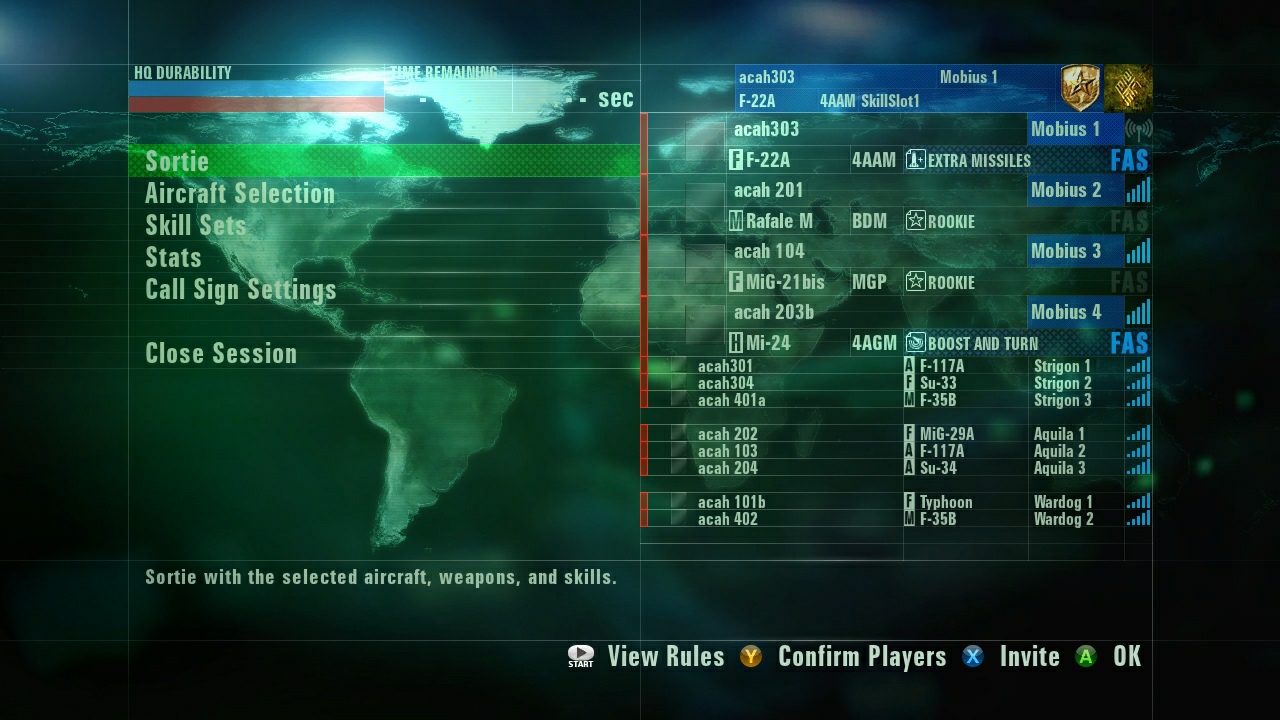Screen dimensions: 1280x720
Task: Click the yellow squadron emblem thumbnail
Action: click(1129, 88)
